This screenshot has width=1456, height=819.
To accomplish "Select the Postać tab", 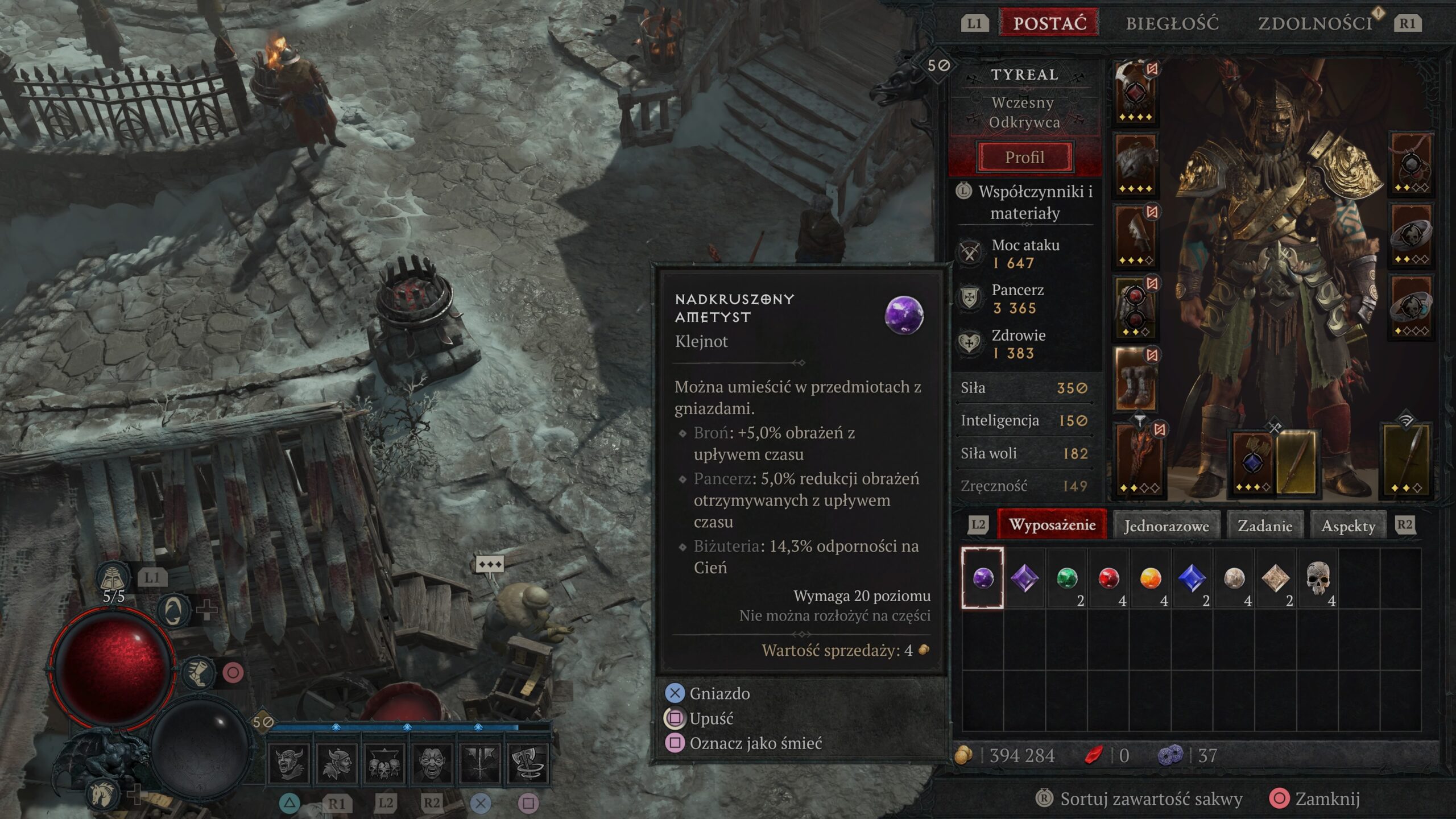I will click(1049, 23).
